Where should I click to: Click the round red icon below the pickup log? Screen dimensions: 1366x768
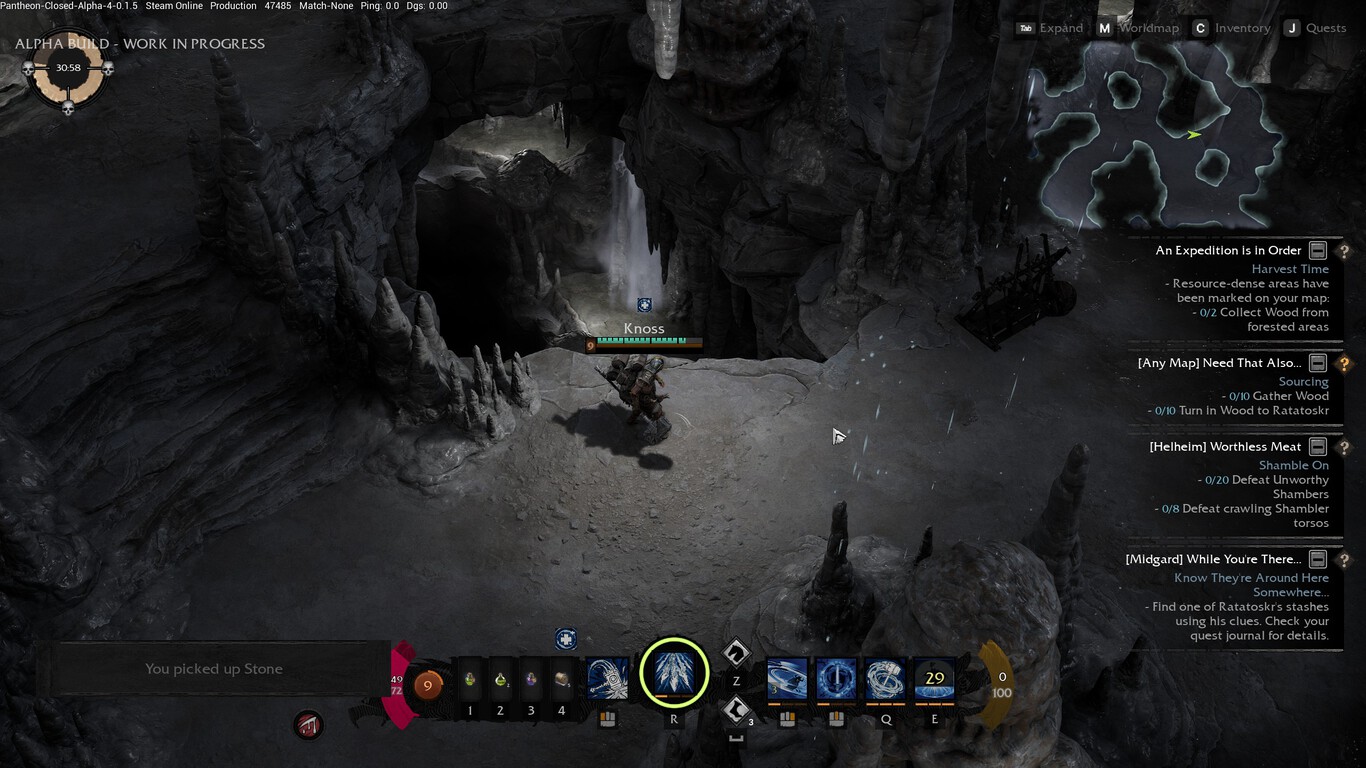(309, 724)
